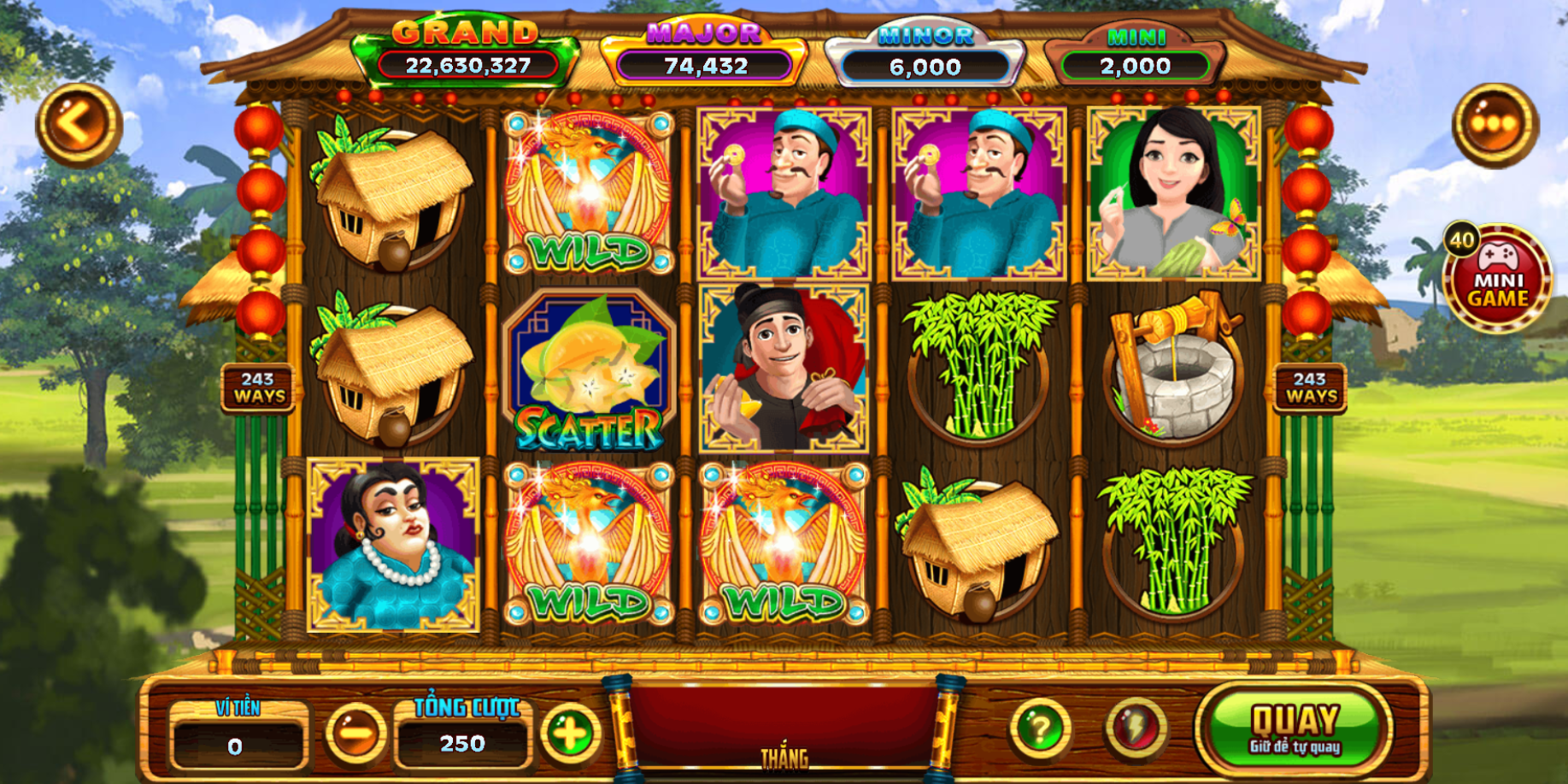Viewport: 1568px width, 784px height.
Task: Click the MINI jackpot label
Action: 1137,36
